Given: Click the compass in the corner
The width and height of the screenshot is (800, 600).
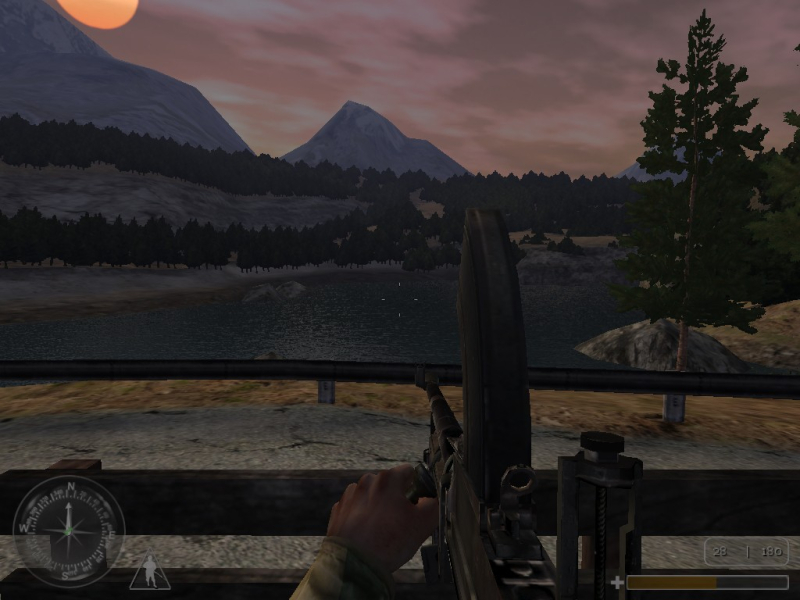Looking at the screenshot, I should click(69, 531).
